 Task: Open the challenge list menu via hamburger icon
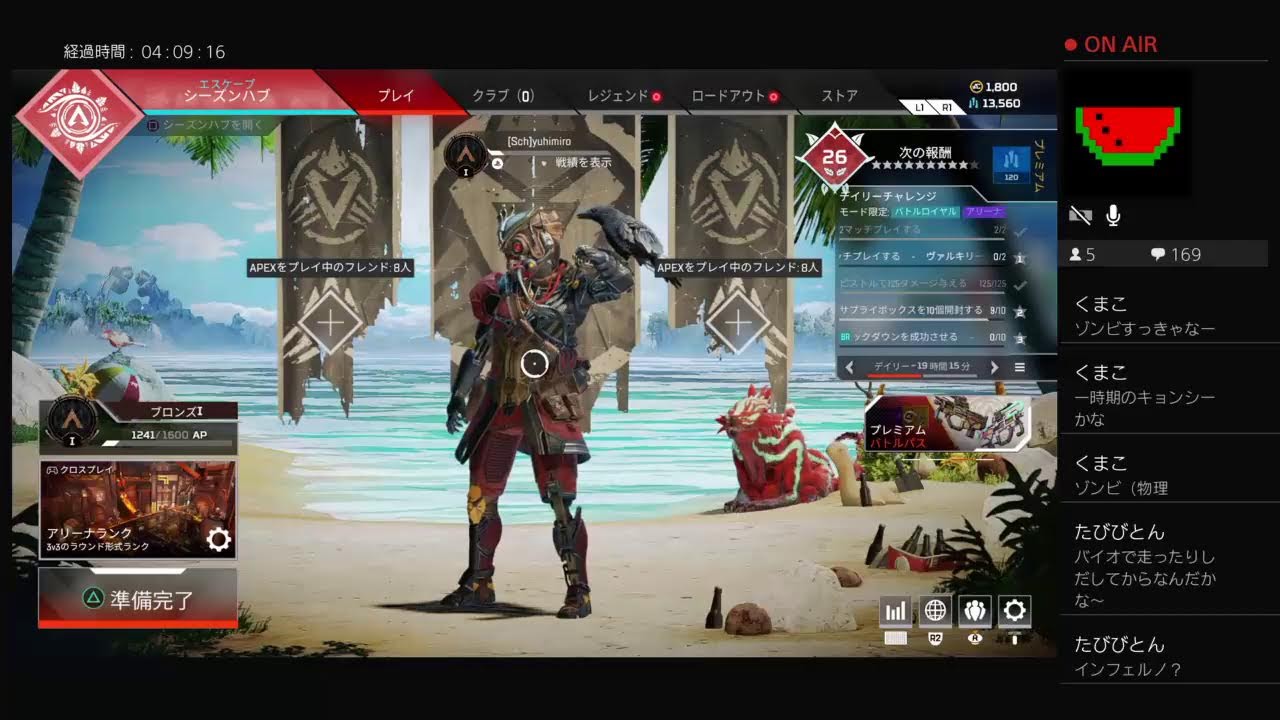coord(1018,367)
